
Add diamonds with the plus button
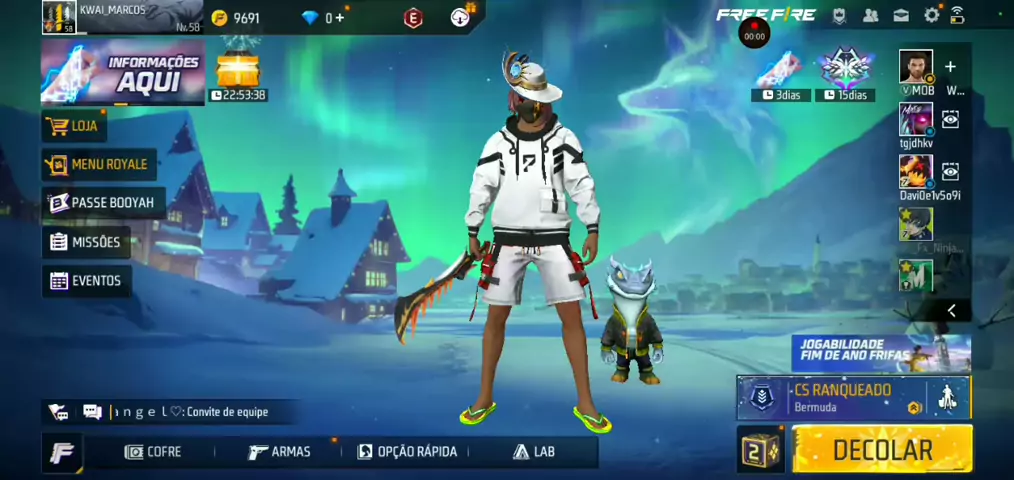click(x=340, y=18)
